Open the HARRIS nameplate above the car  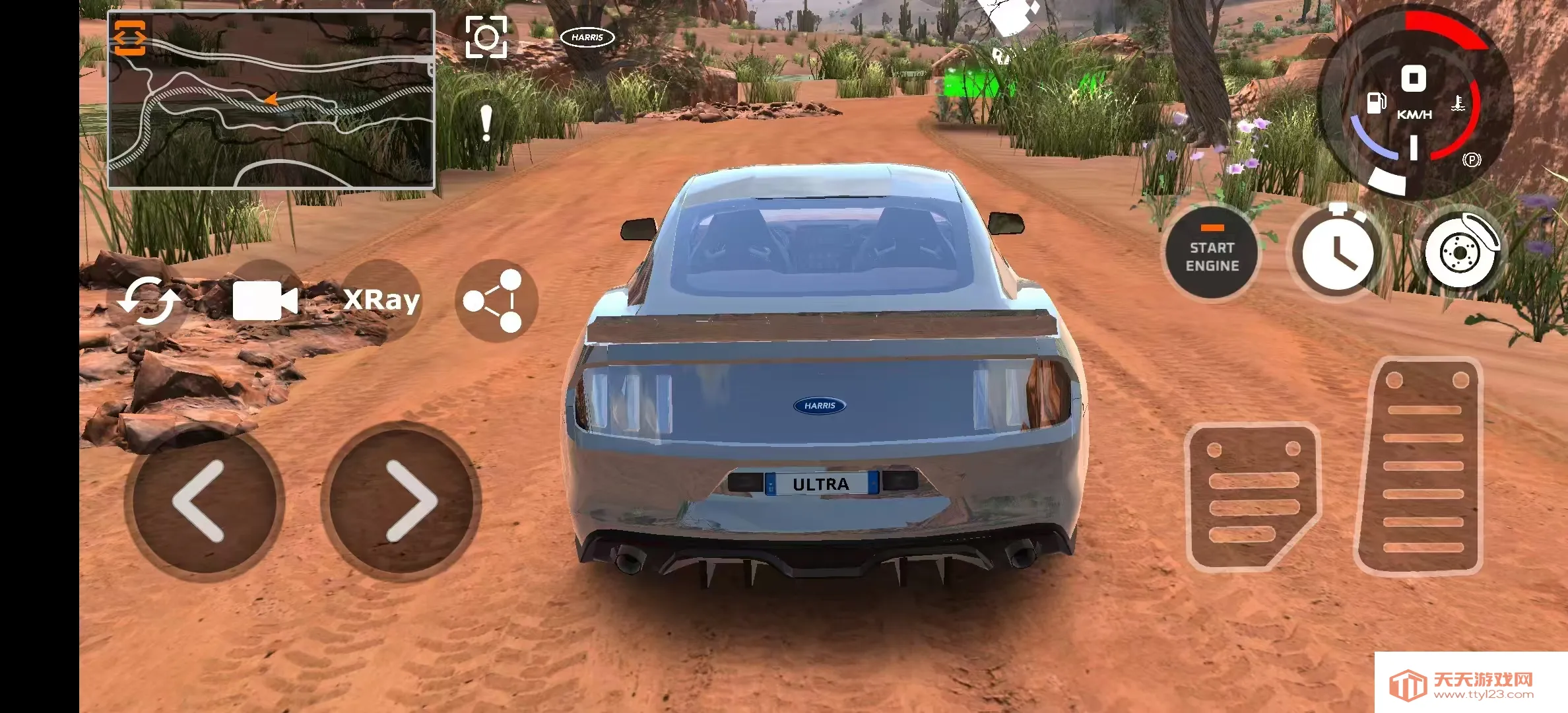587,38
